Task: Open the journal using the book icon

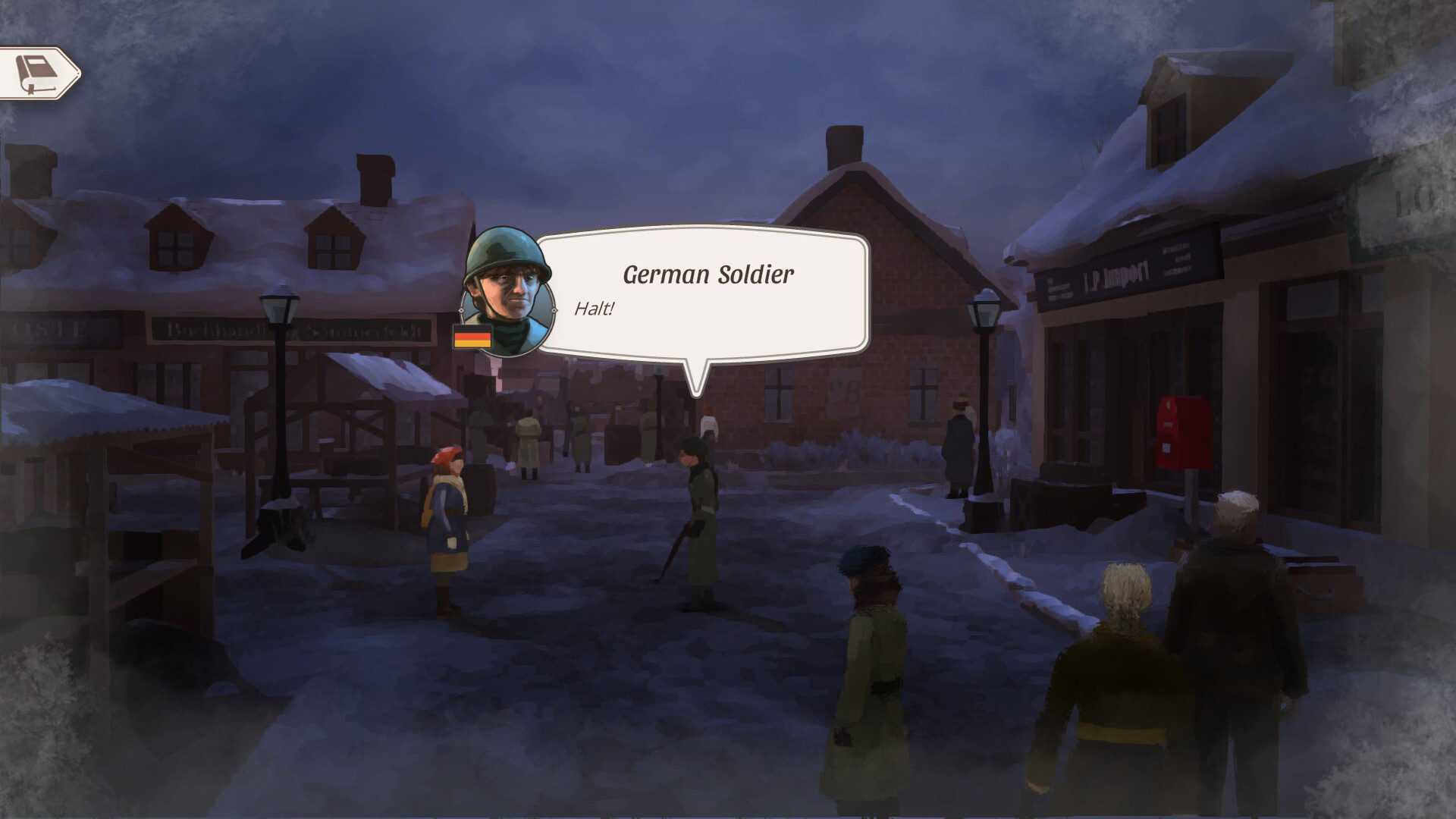Action: pyautogui.click(x=38, y=72)
